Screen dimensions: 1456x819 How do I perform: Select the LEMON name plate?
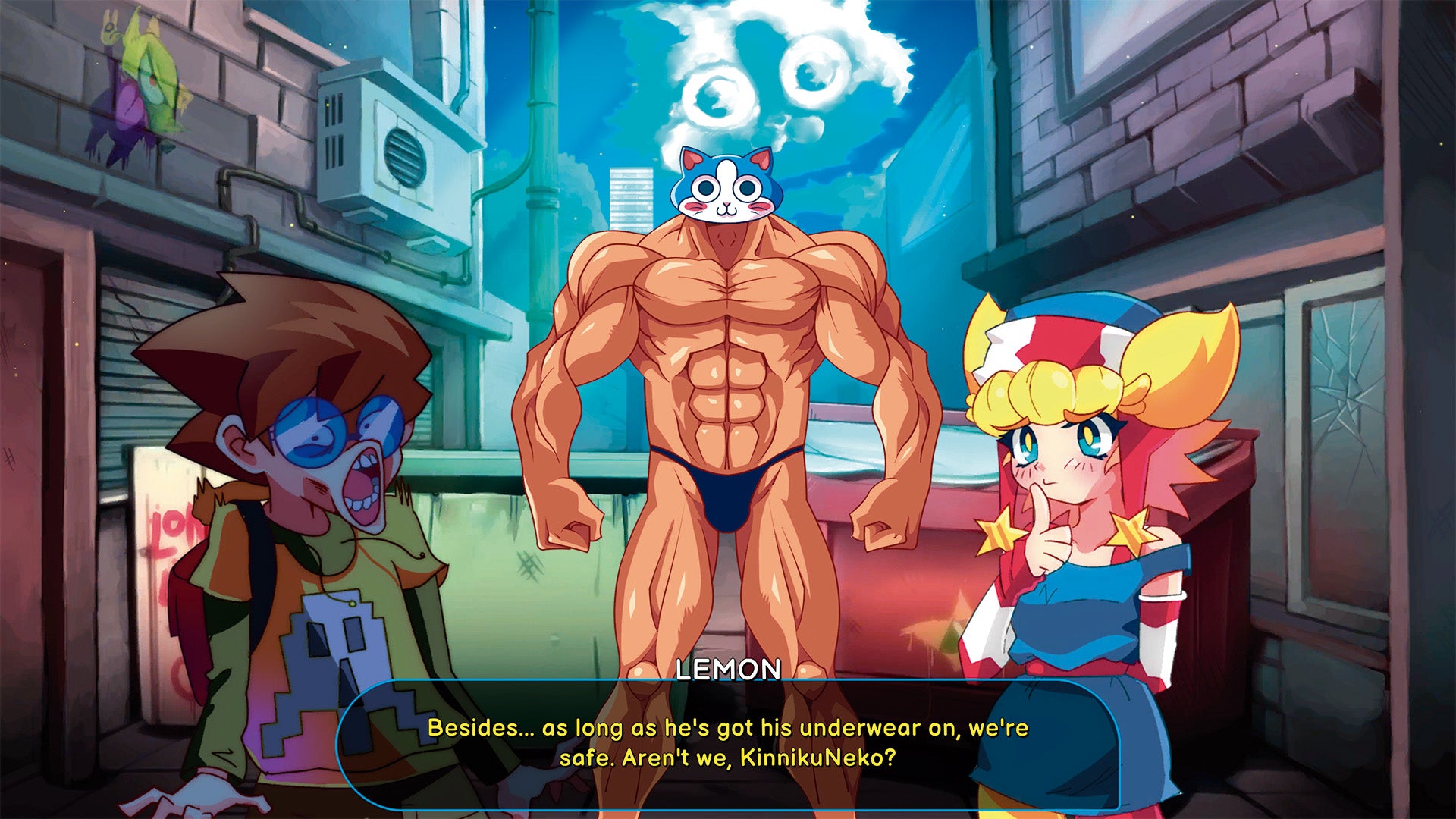[x=726, y=670]
